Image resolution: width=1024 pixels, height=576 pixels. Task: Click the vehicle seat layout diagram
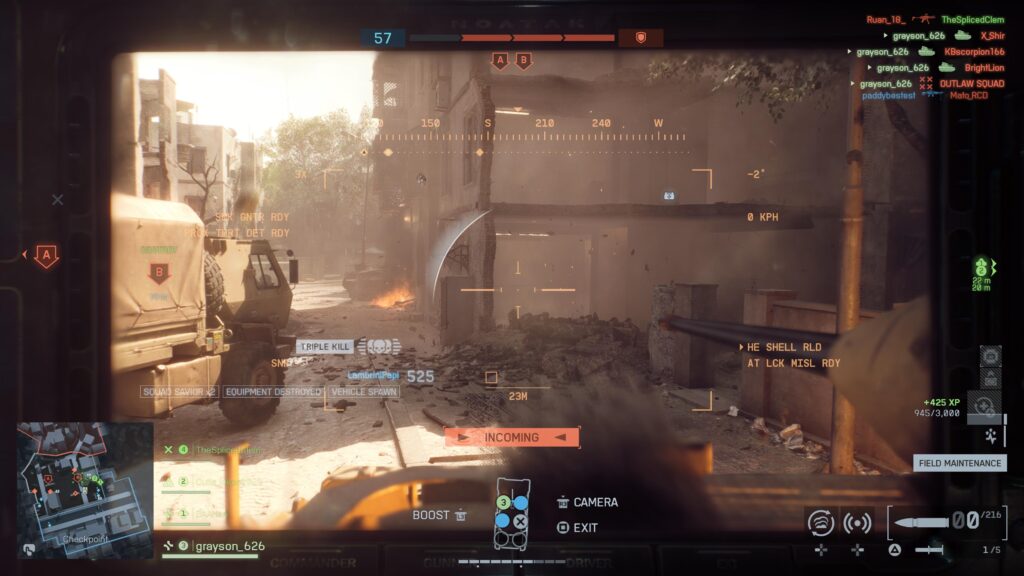tap(511, 512)
